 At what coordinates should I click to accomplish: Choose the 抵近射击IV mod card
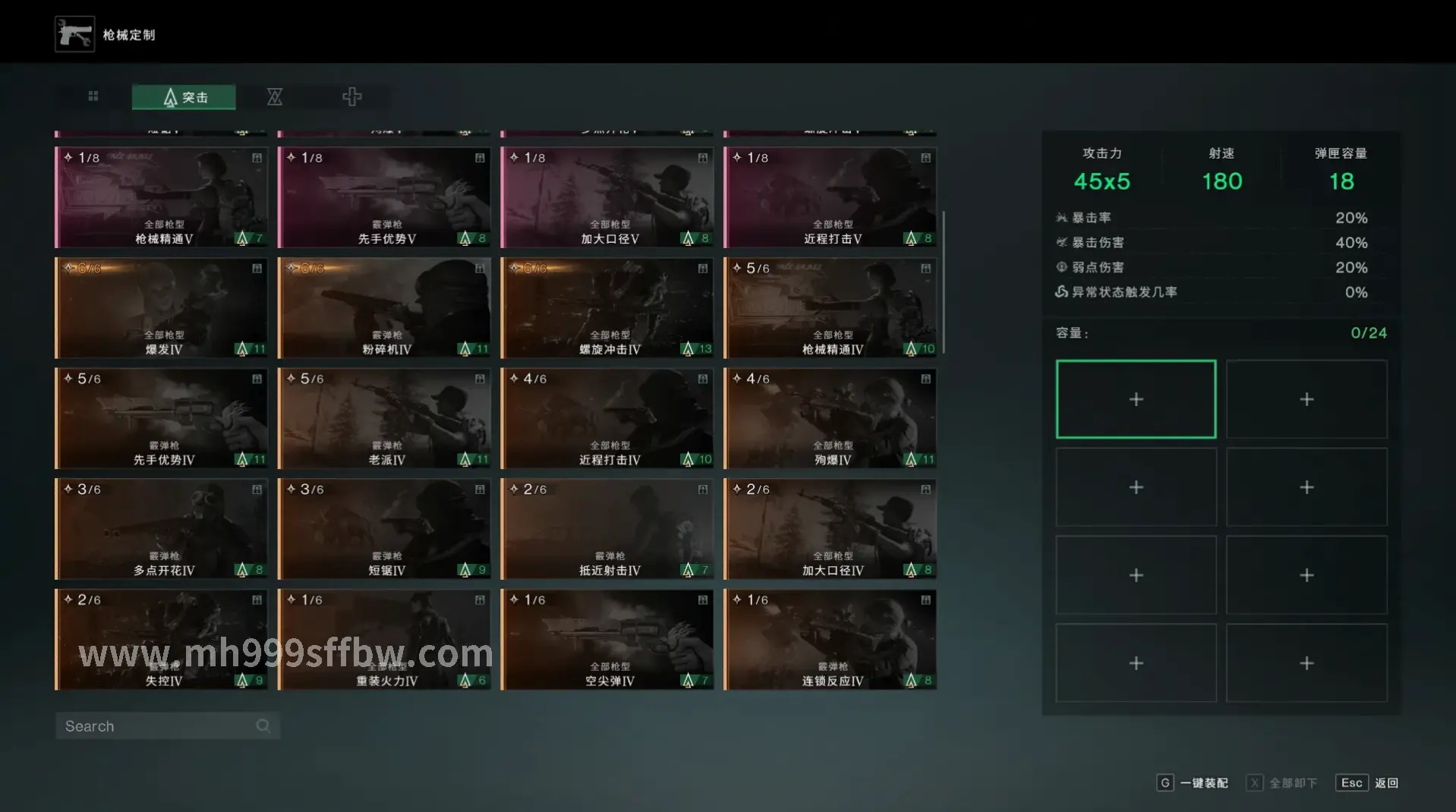[607, 529]
